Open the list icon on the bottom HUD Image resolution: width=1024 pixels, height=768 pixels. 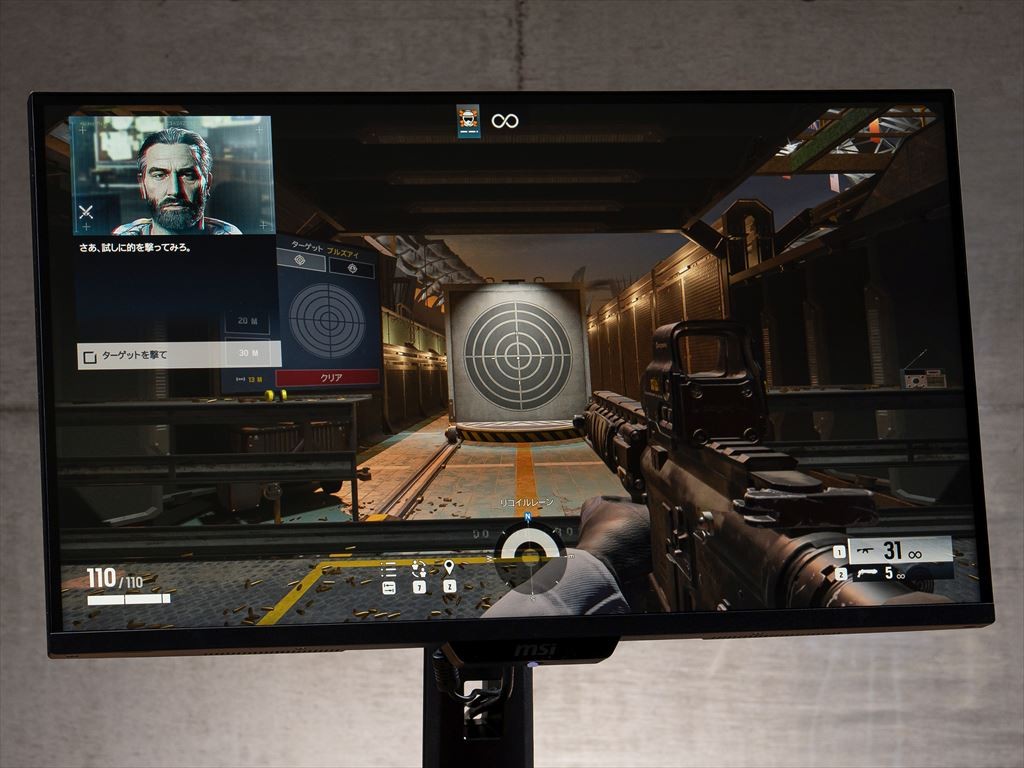tap(389, 570)
